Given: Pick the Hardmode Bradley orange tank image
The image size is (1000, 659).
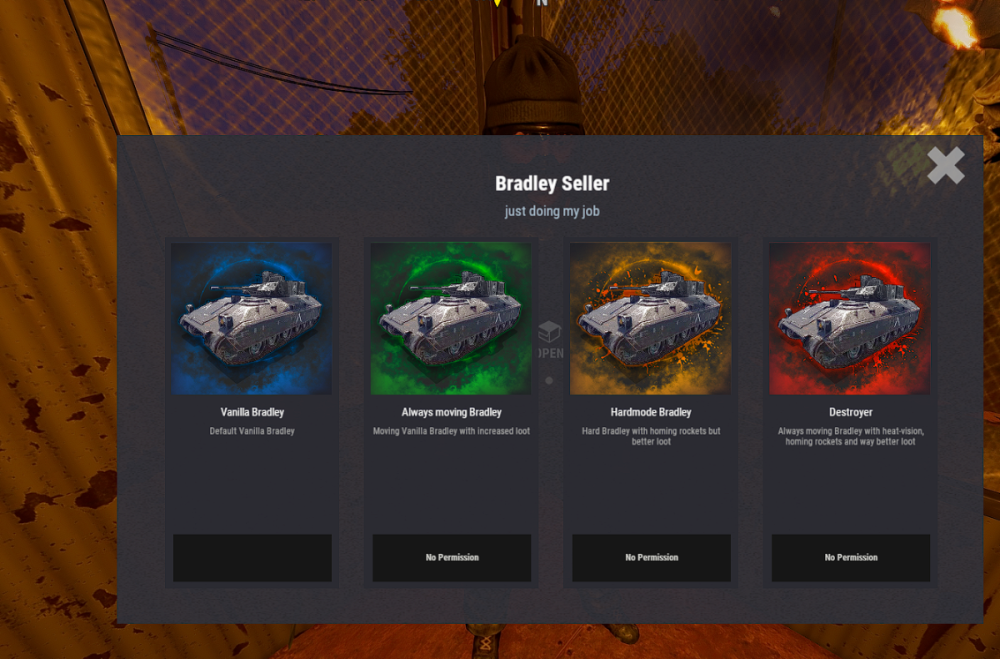Looking at the screenshot, I should coord(651,319).
